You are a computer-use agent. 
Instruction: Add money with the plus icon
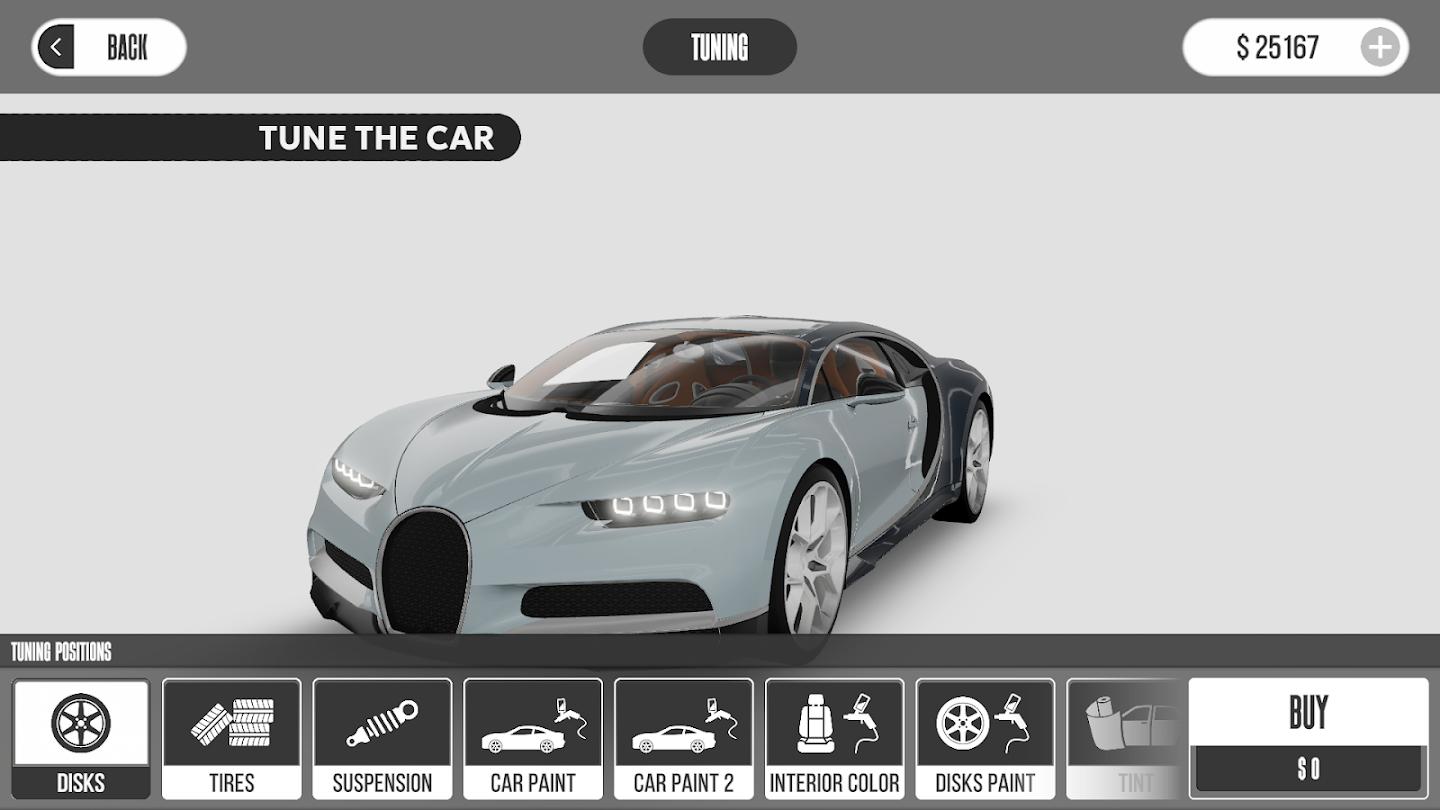click(1380, 47)
